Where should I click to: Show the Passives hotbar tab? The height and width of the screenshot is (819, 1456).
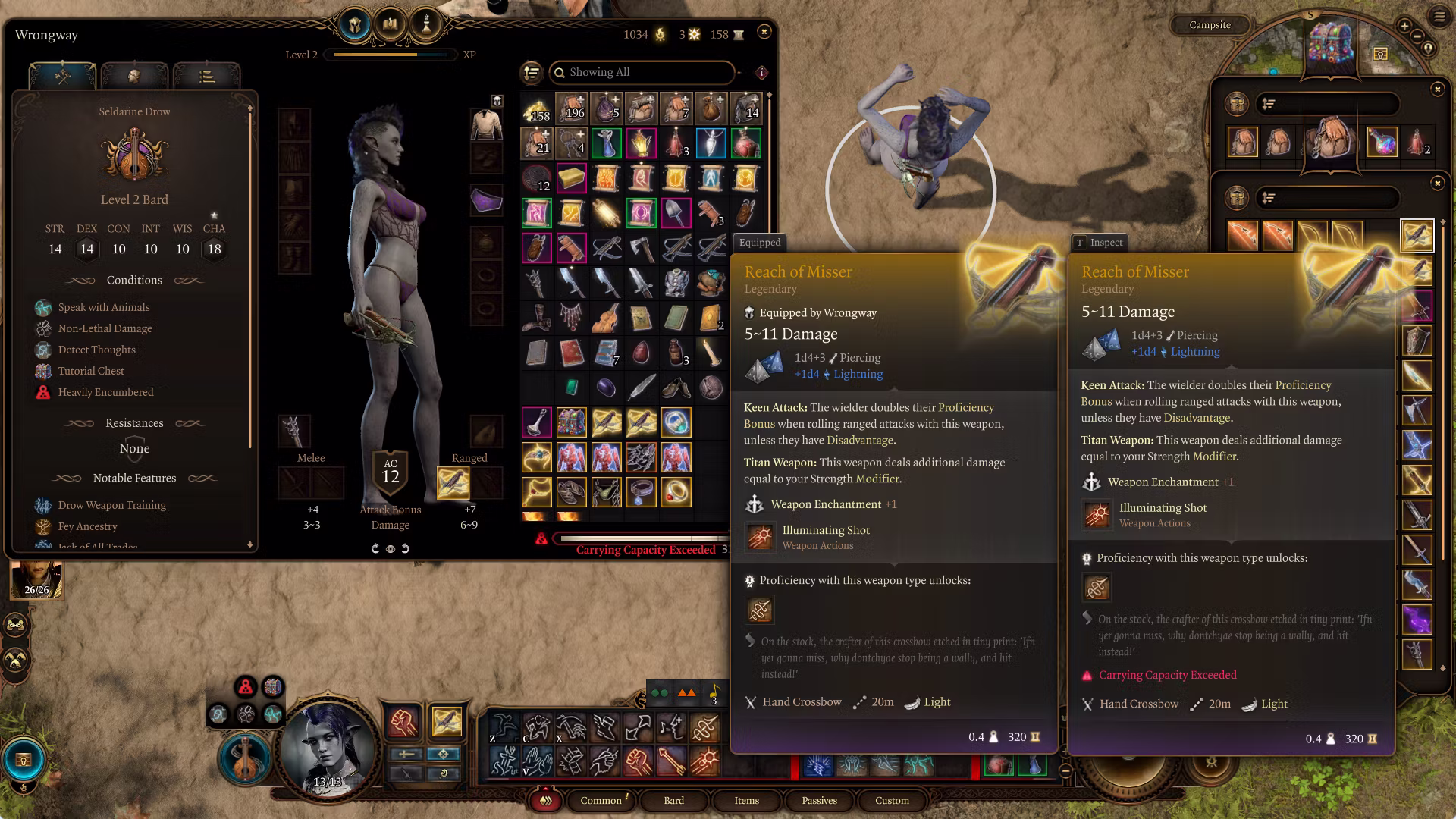819,800
